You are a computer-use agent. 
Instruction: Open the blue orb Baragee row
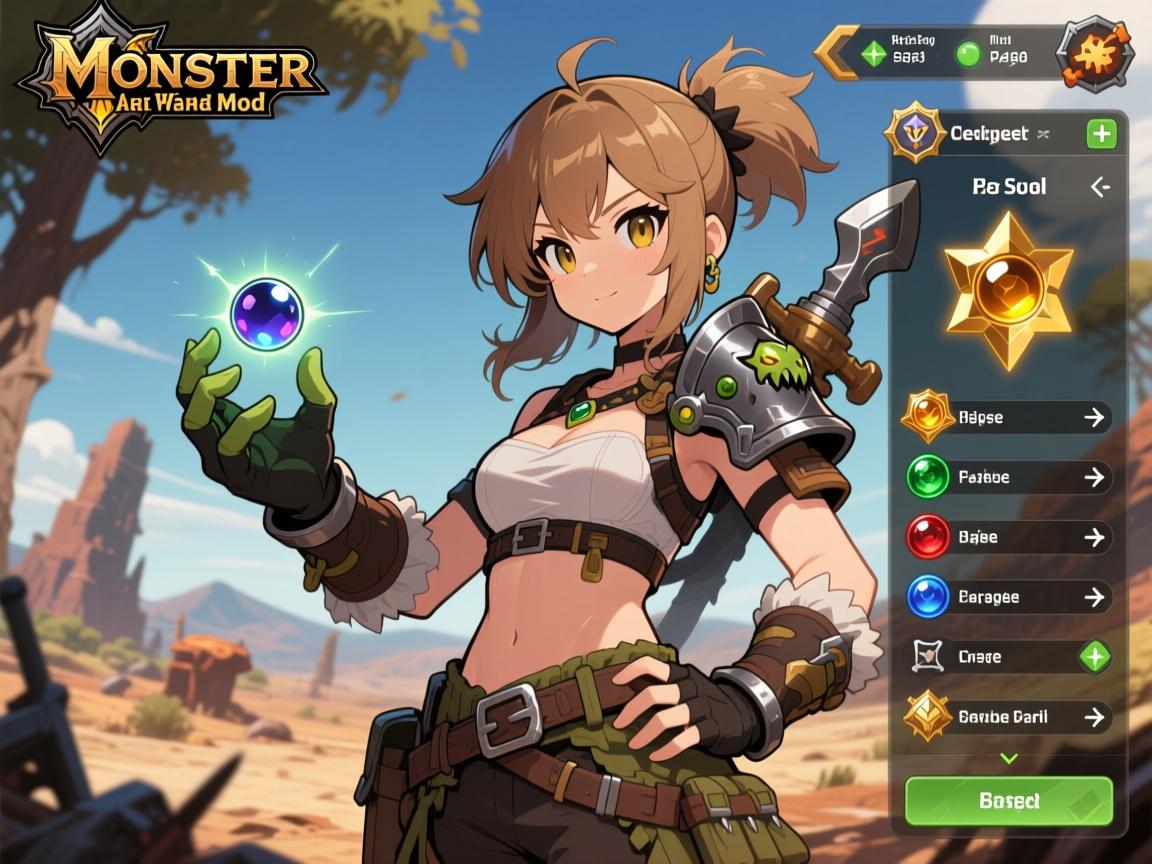pos(1008,597)
